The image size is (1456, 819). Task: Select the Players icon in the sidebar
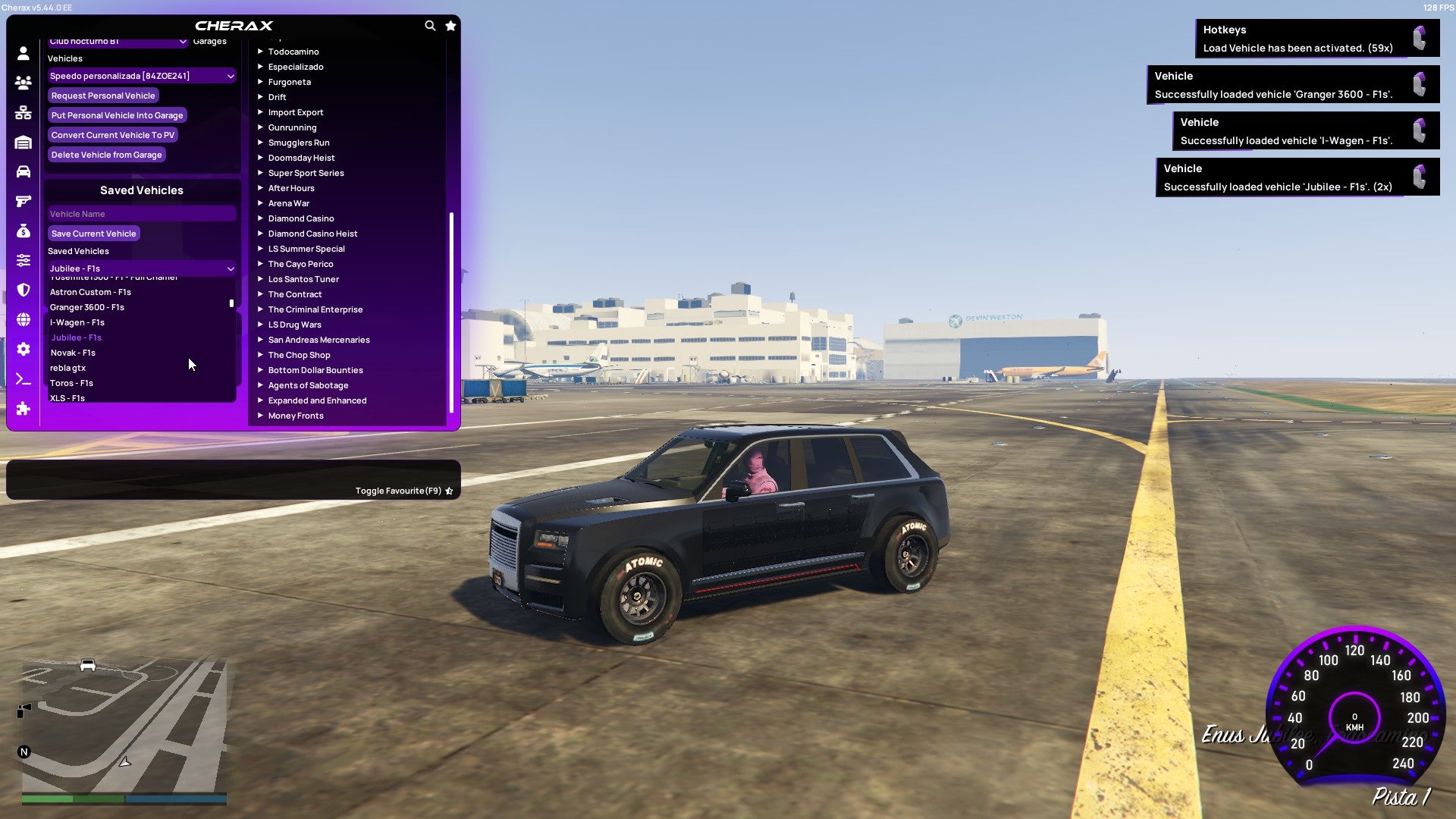tap(23, 83)
